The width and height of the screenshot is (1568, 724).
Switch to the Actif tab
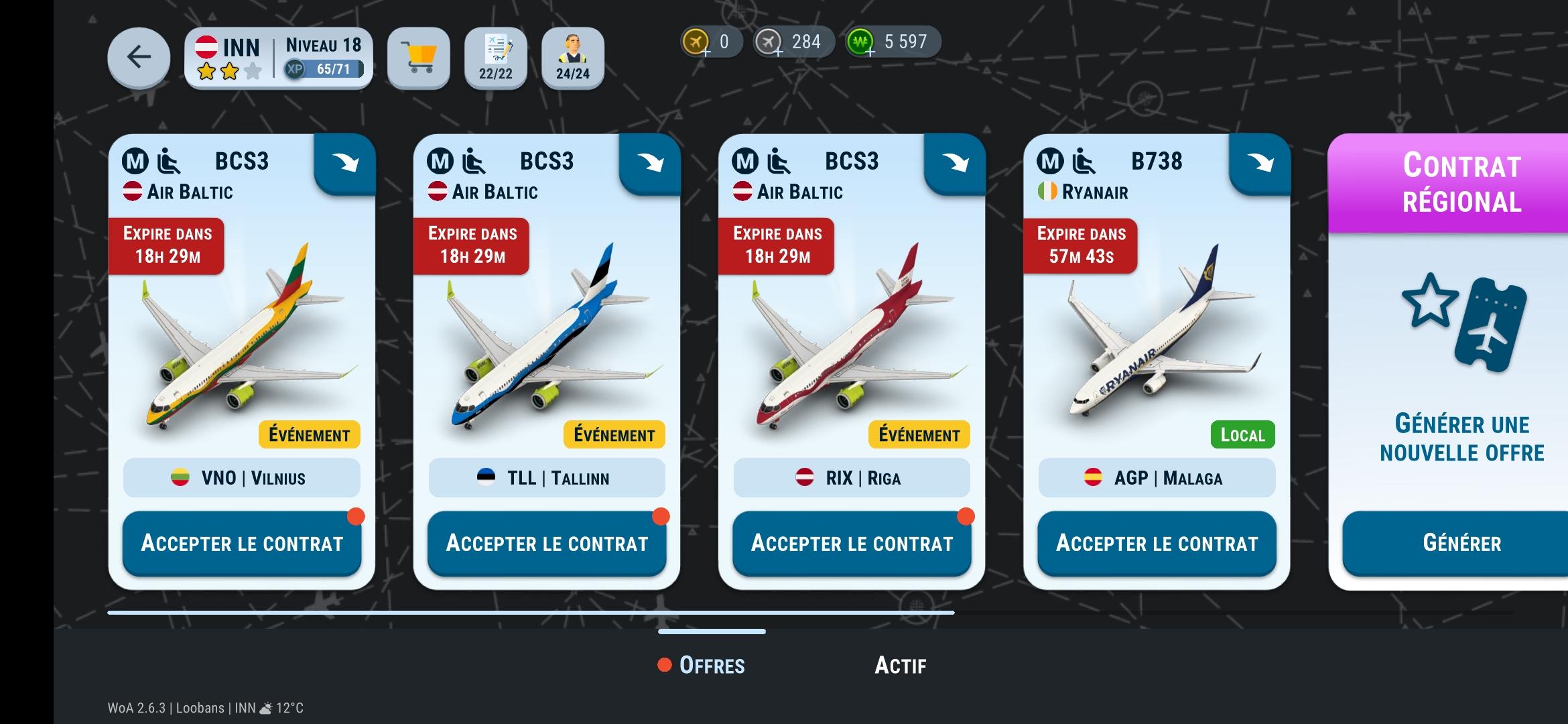[x=900, y=666]
